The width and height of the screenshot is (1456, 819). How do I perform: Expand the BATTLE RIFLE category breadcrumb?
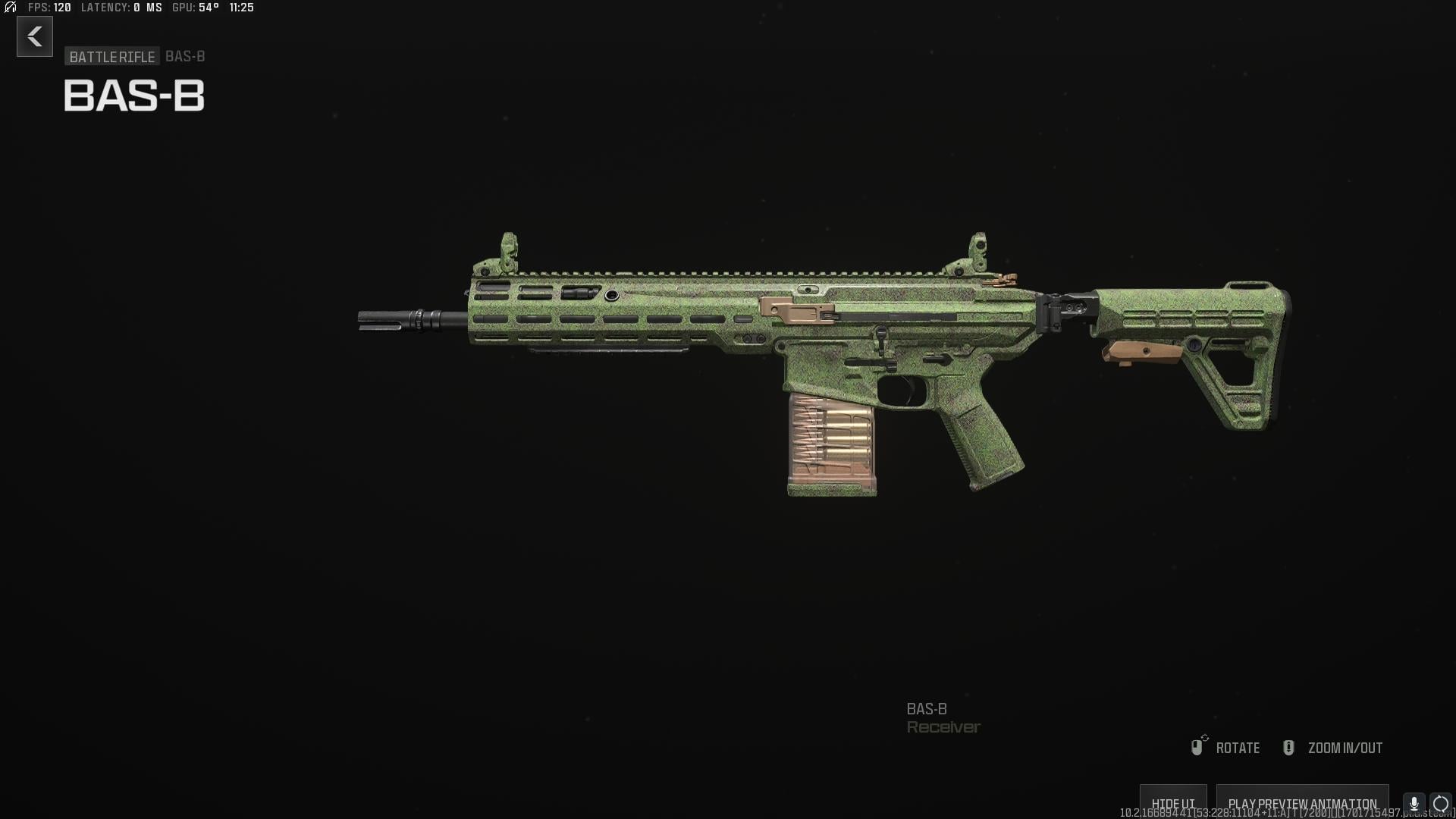(111, 56)
